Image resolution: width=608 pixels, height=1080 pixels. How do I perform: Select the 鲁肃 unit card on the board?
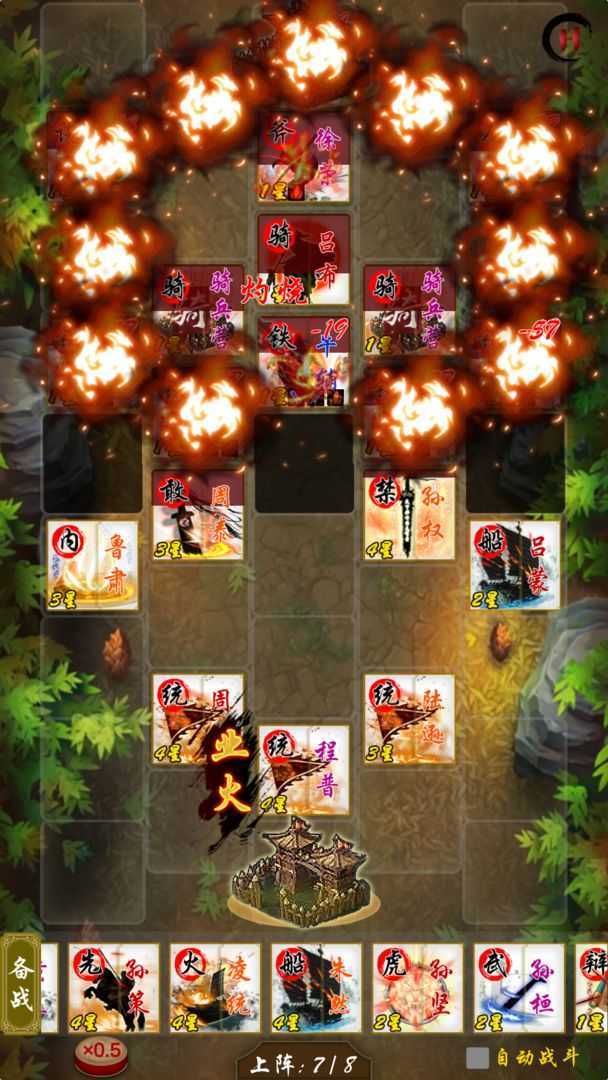pyautogui.click(x=93, y=565)
